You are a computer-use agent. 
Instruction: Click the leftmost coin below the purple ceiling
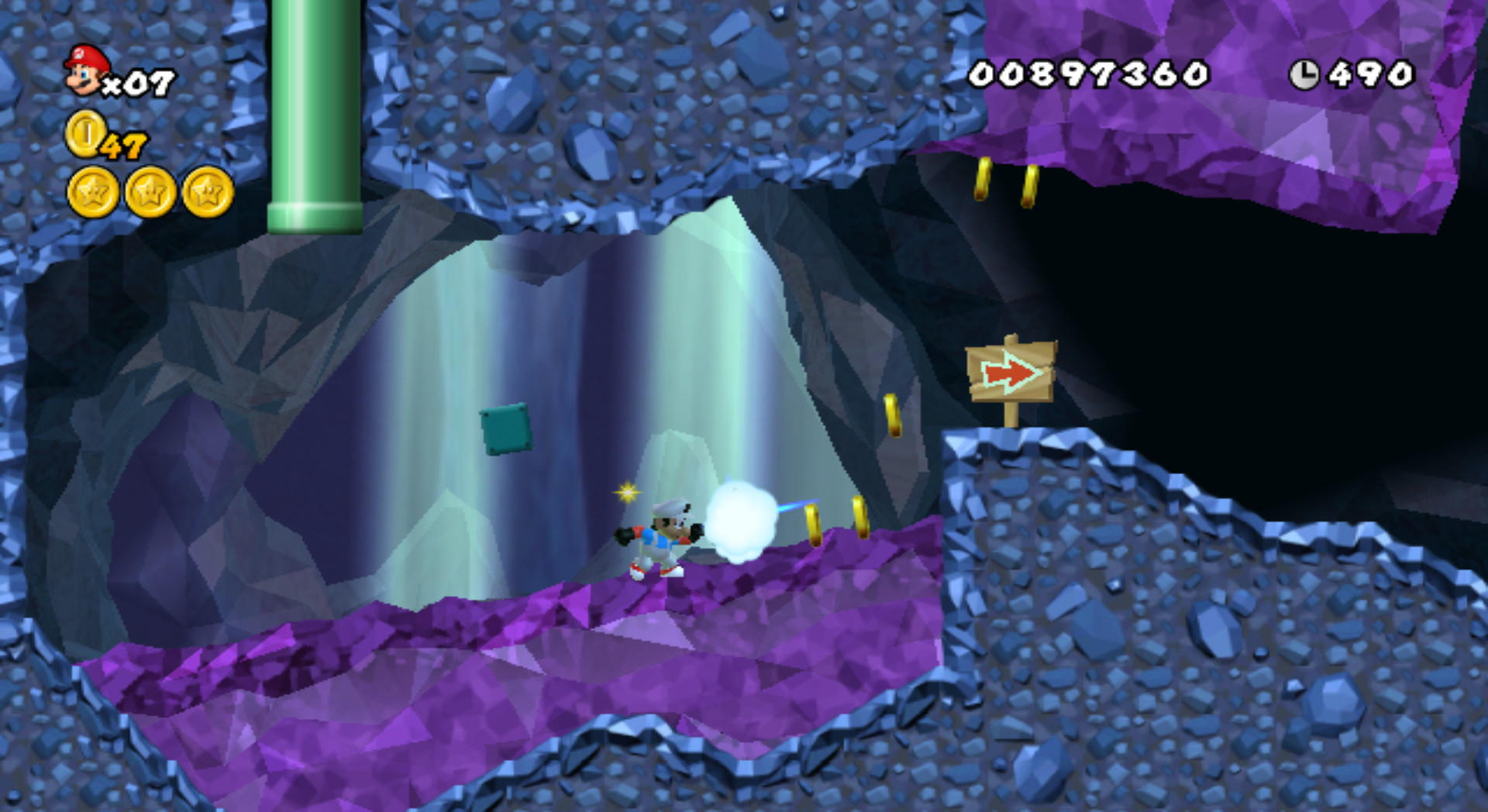coord(984,178)
